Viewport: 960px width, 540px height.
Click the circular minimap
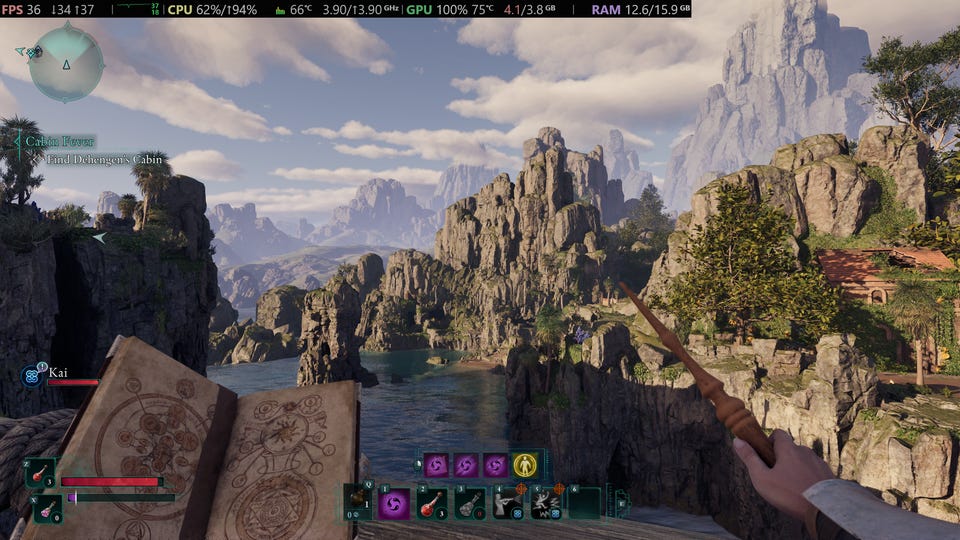tap(66, 62)
